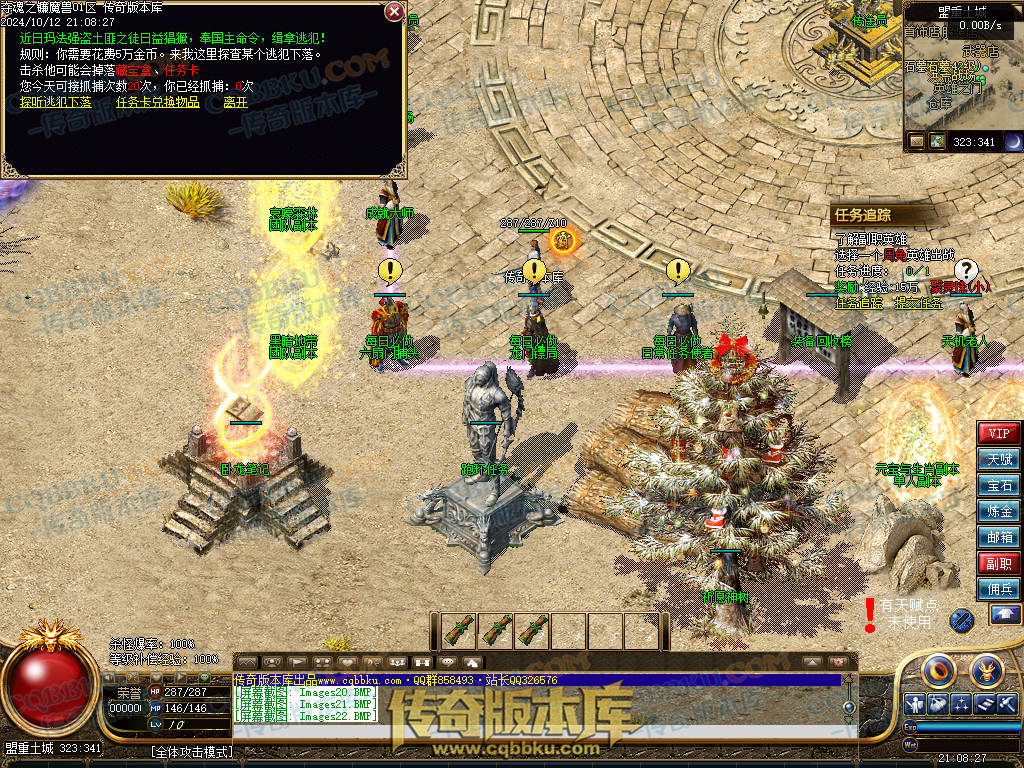Open the VIP panel button
Viewport: 1024px width, 768px height.
[x=998, y=433]
